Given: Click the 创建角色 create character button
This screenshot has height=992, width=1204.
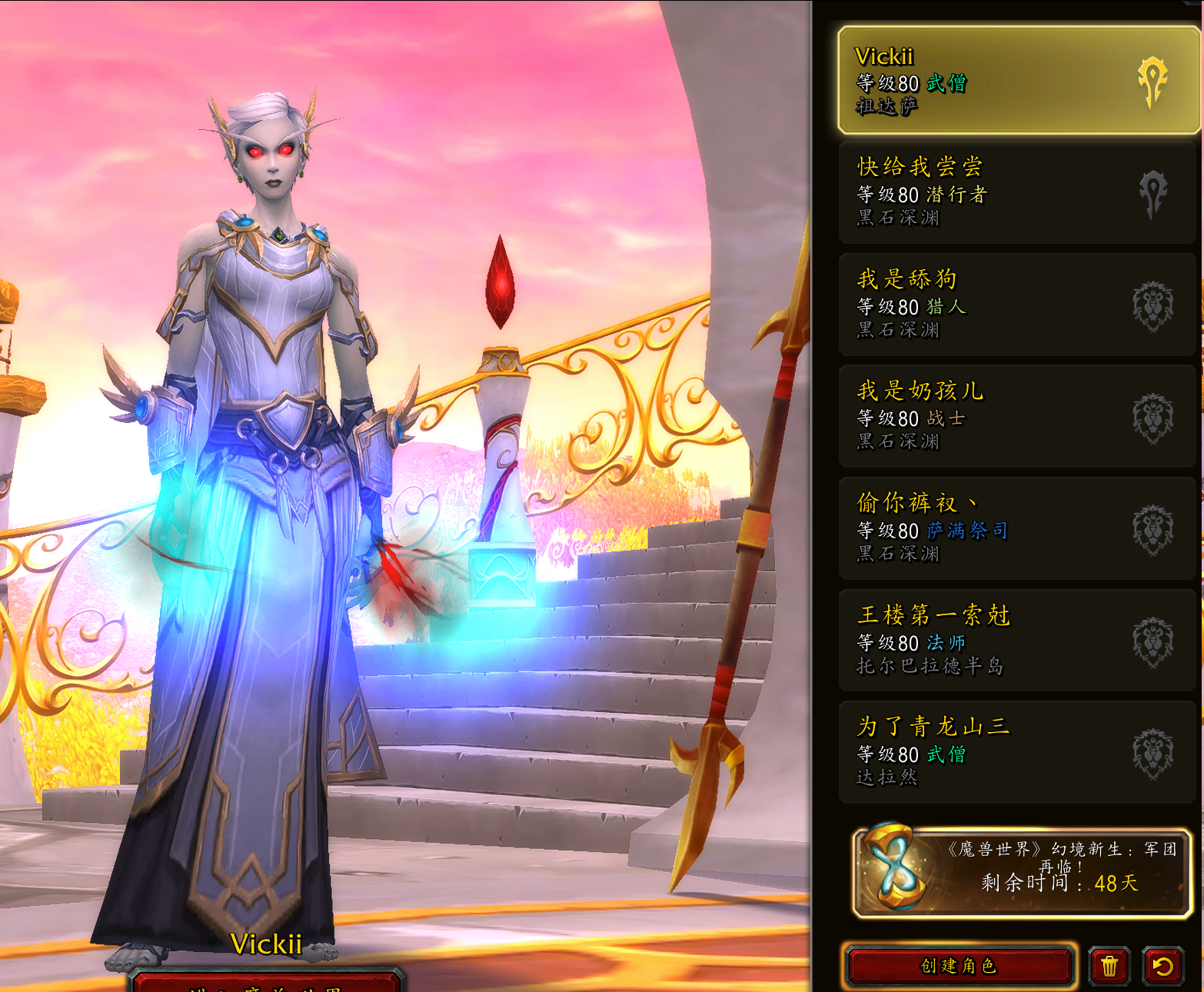Looking at the screenshot, I should coord(958,966).
